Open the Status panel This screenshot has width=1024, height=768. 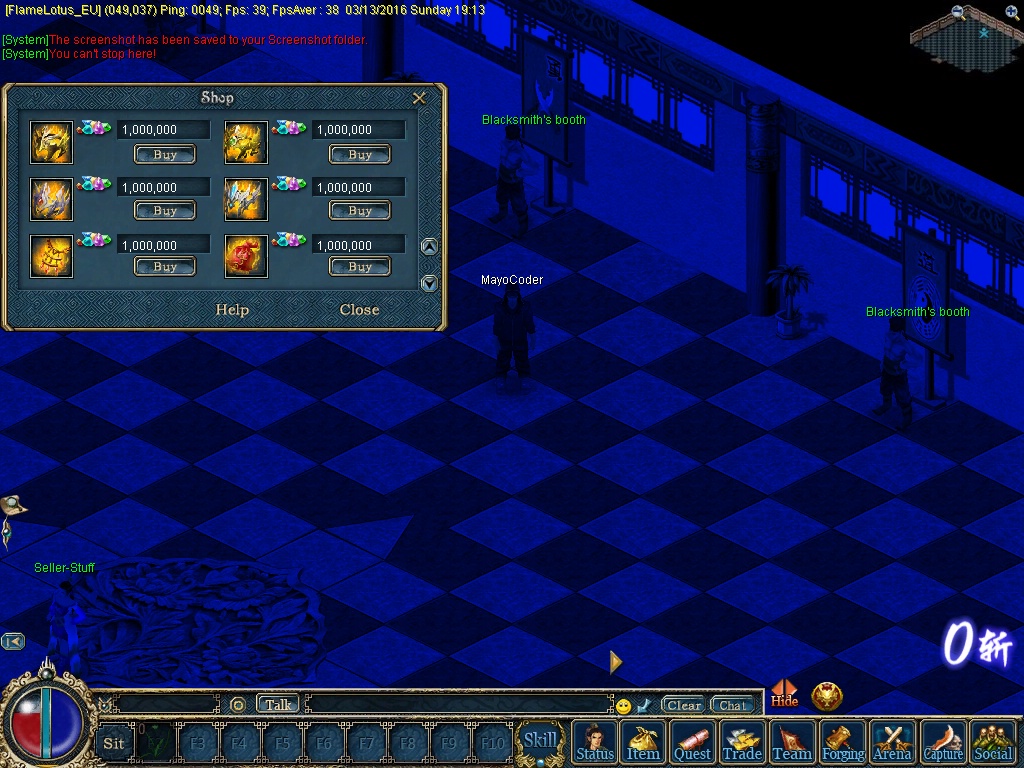(x=595, y=742)
